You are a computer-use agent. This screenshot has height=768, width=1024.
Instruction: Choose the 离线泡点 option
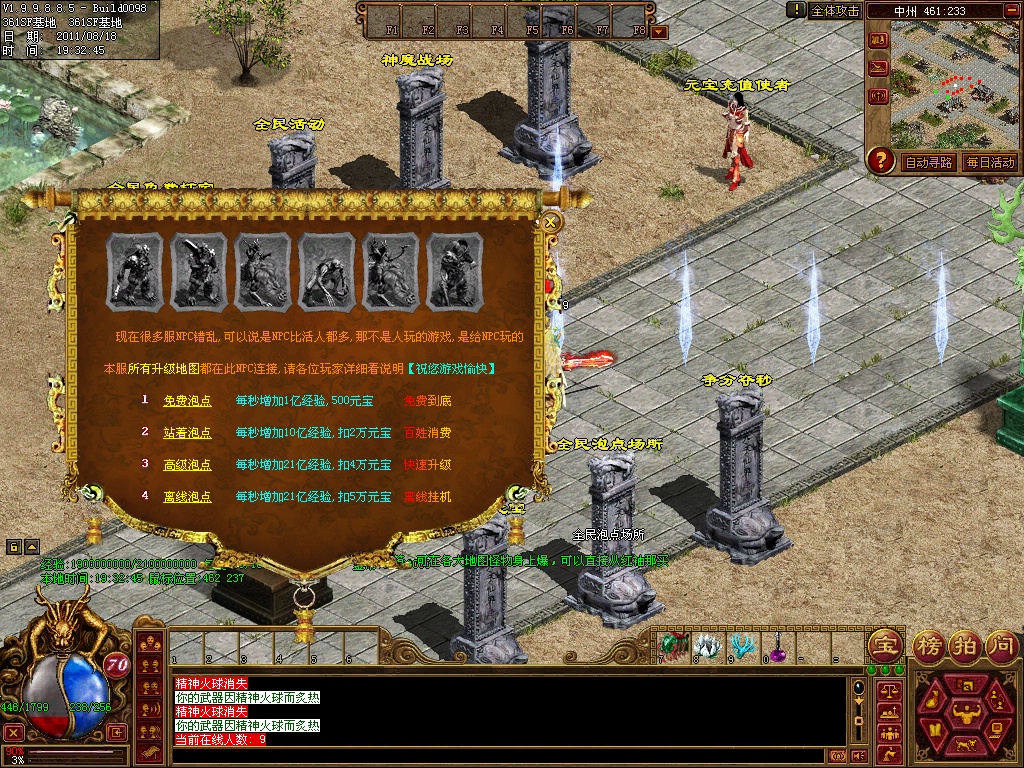point(187,497)
